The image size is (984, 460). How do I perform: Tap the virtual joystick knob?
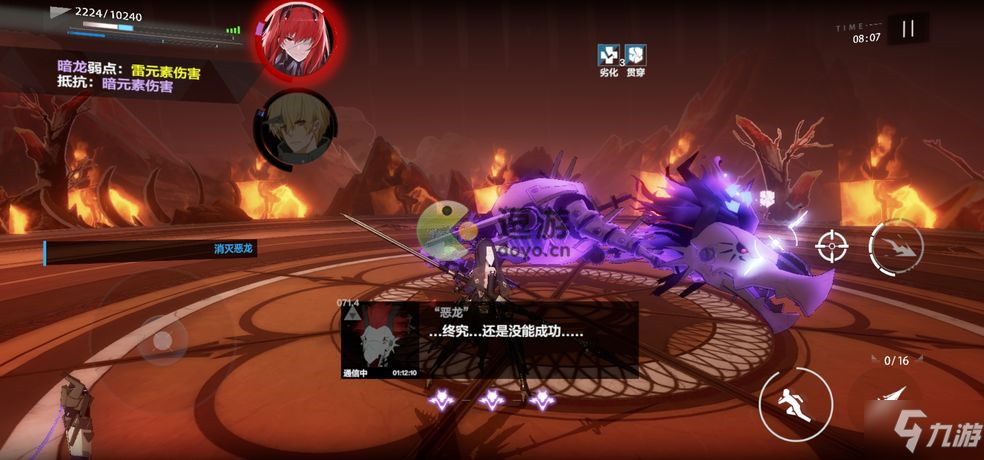pos(160,340)
